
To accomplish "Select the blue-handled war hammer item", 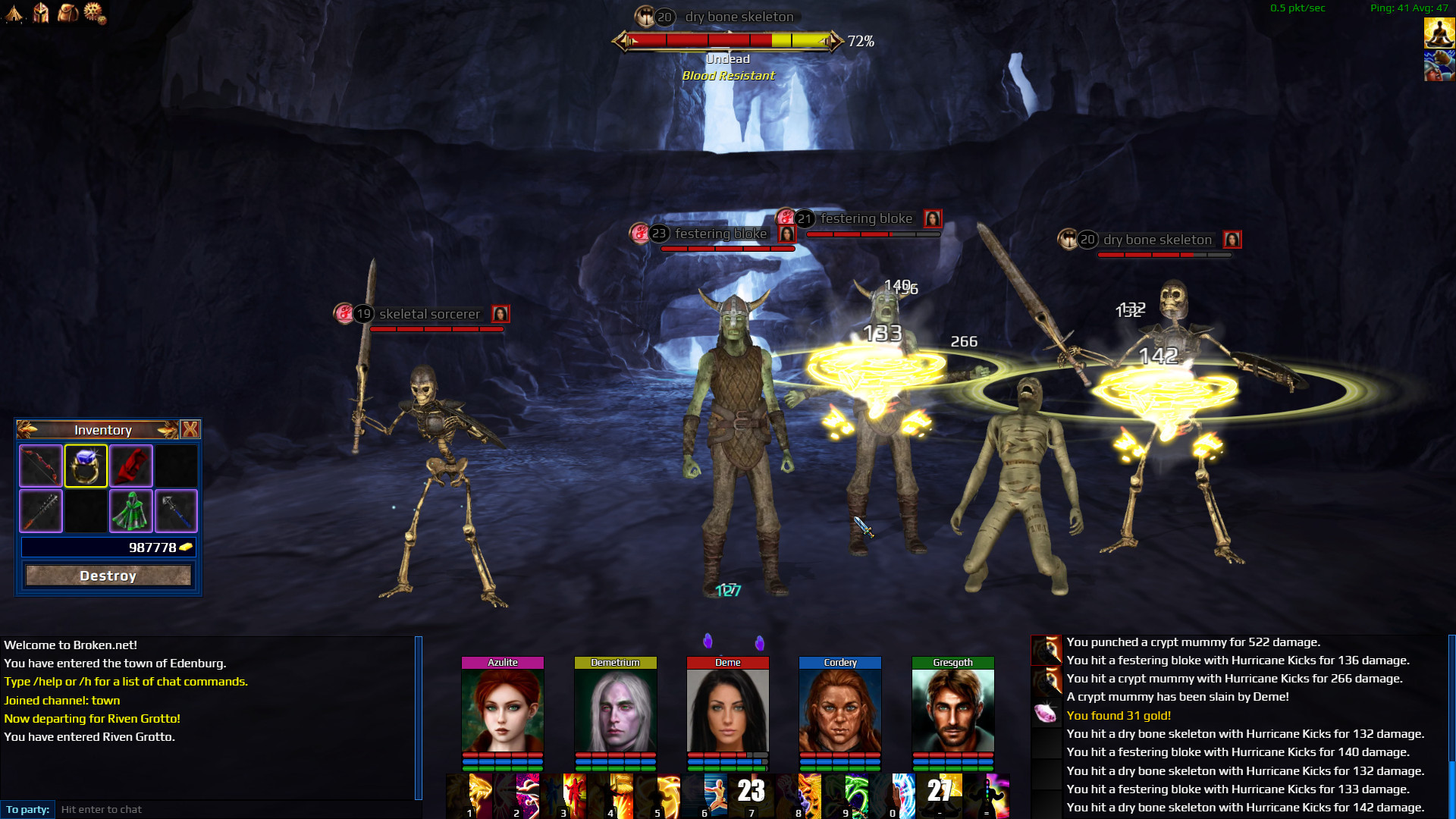I will pos(176,510).
